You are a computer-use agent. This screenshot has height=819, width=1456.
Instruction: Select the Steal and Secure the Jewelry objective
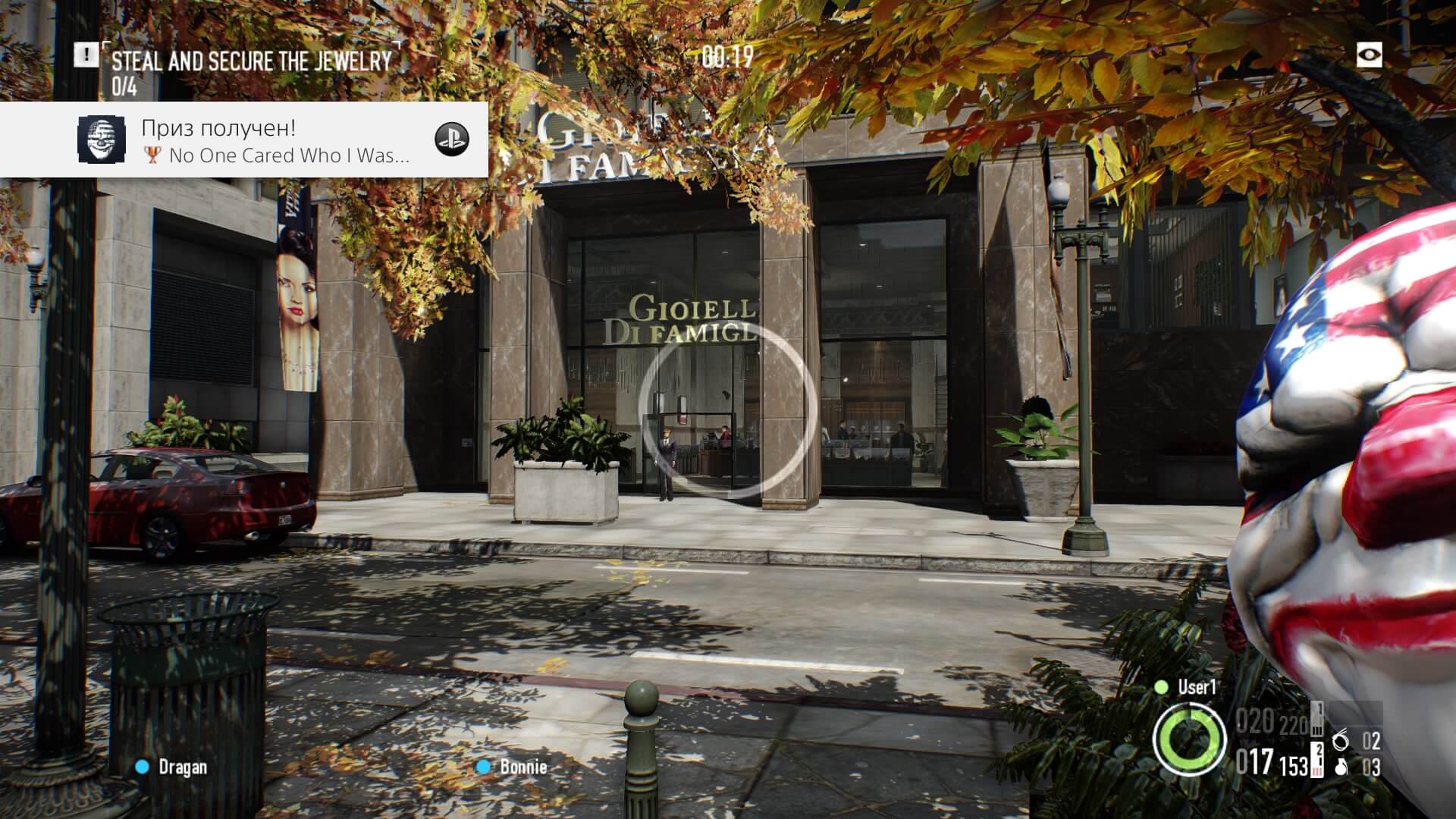pyautogui.click(x=251, y=61)
